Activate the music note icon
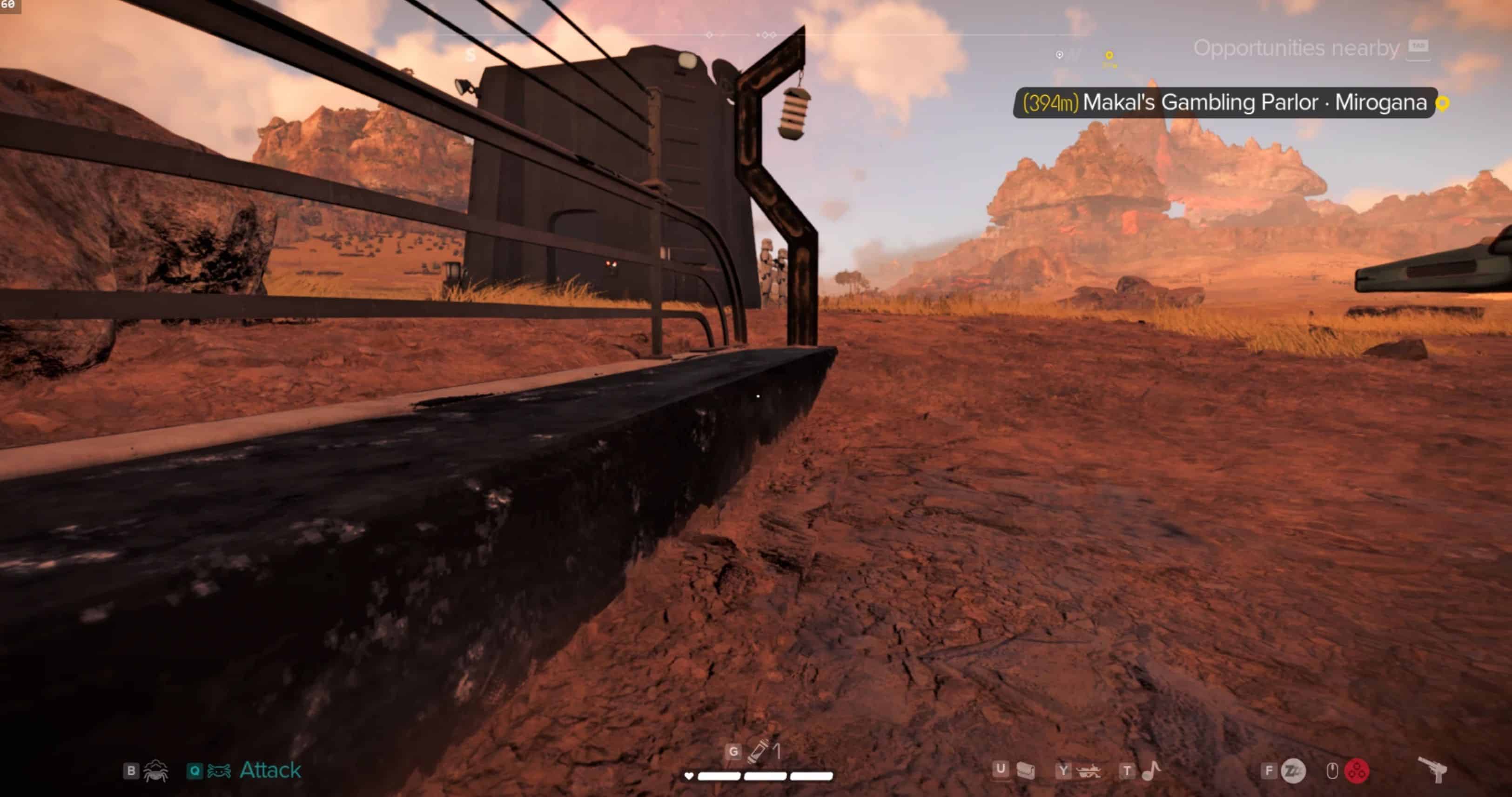The image size is (1512, 797). pyautogui.click(x=1151, y=770)
